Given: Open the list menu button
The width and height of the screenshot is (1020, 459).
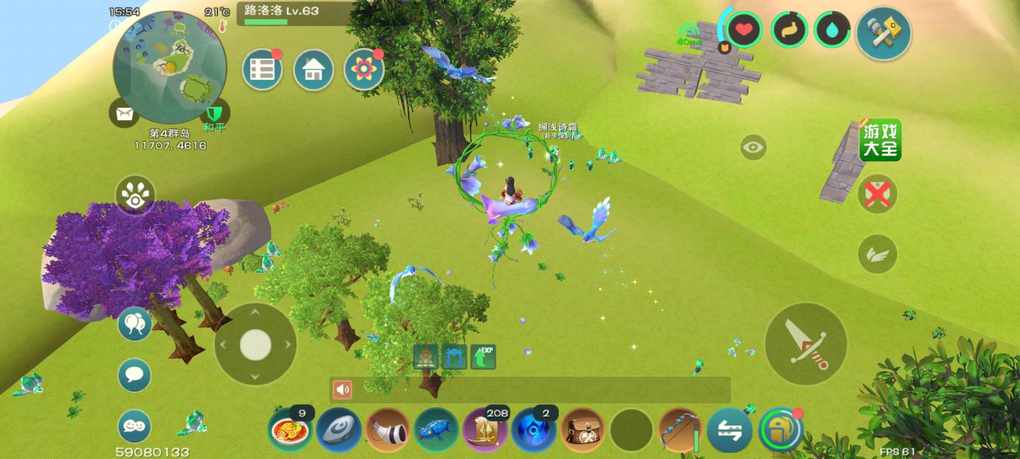Looking at the screenshot, I should click(262, 70).
